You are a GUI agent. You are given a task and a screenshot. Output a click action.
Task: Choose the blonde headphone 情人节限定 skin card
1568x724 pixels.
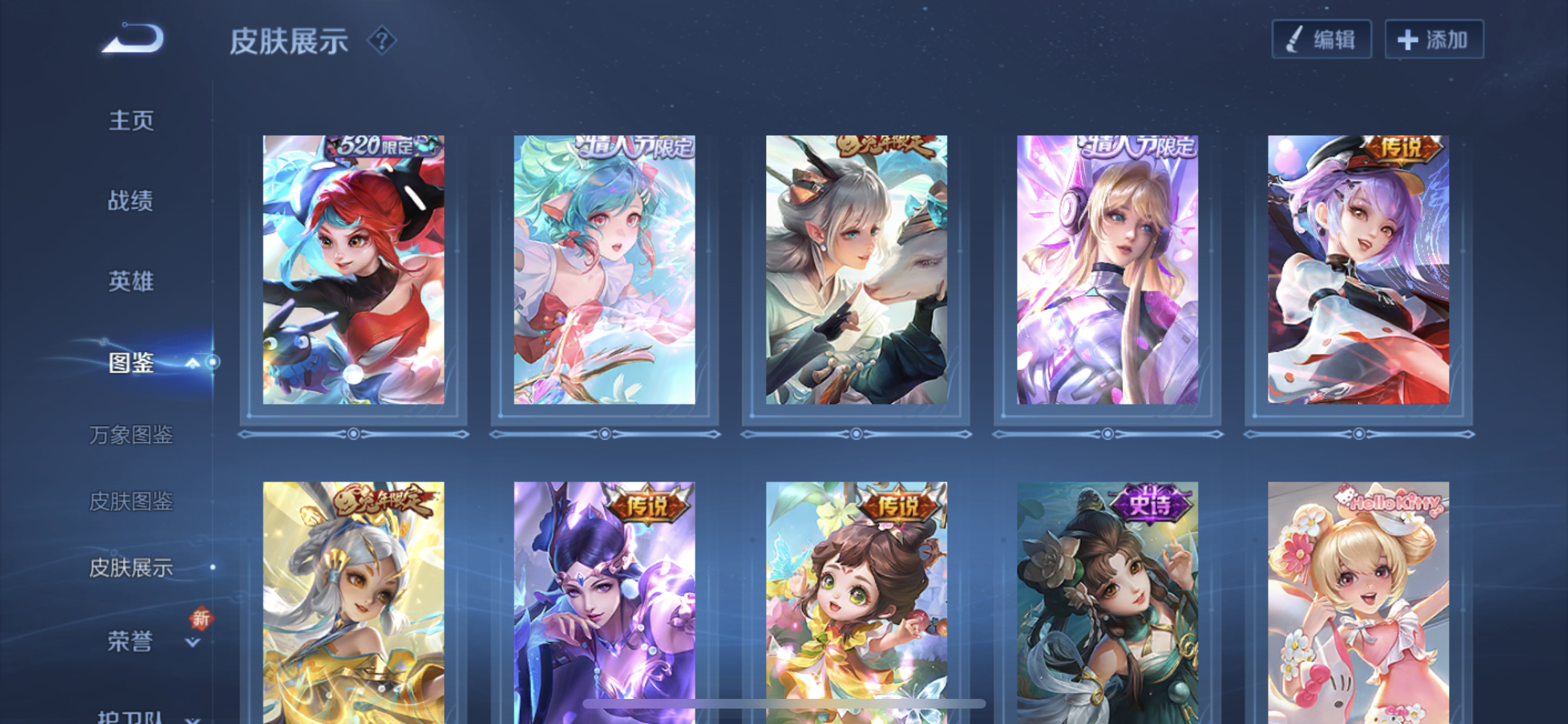[x=1107, y=270]
